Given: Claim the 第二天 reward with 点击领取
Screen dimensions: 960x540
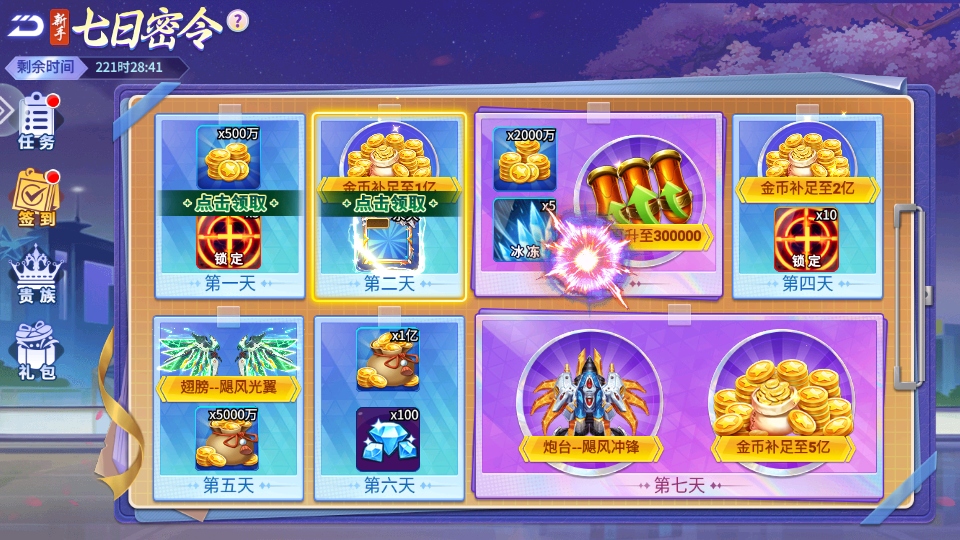Looking at the screenshot, I should 389,202.
